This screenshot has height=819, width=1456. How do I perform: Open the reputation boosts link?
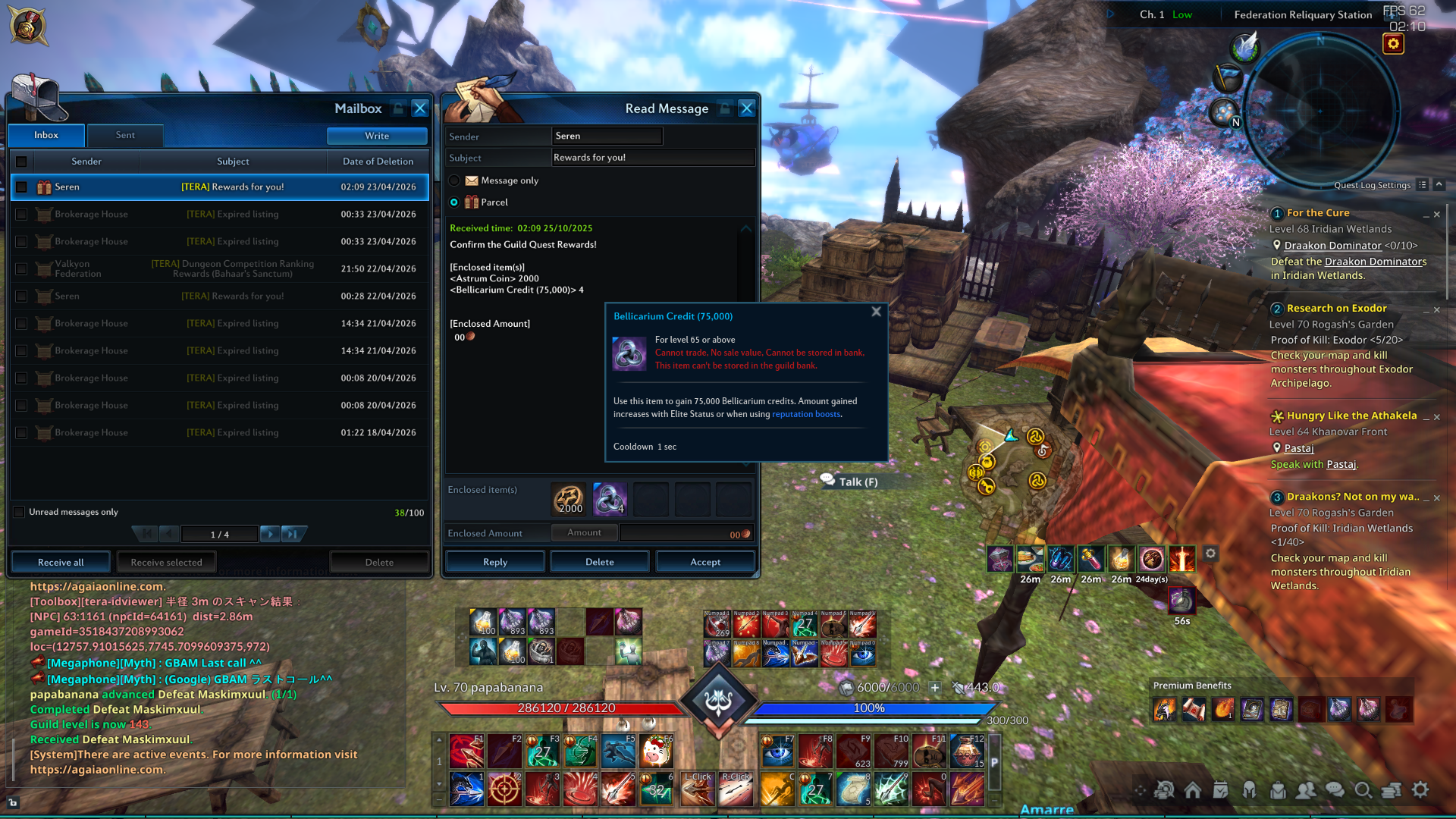(x=806, y=414)
